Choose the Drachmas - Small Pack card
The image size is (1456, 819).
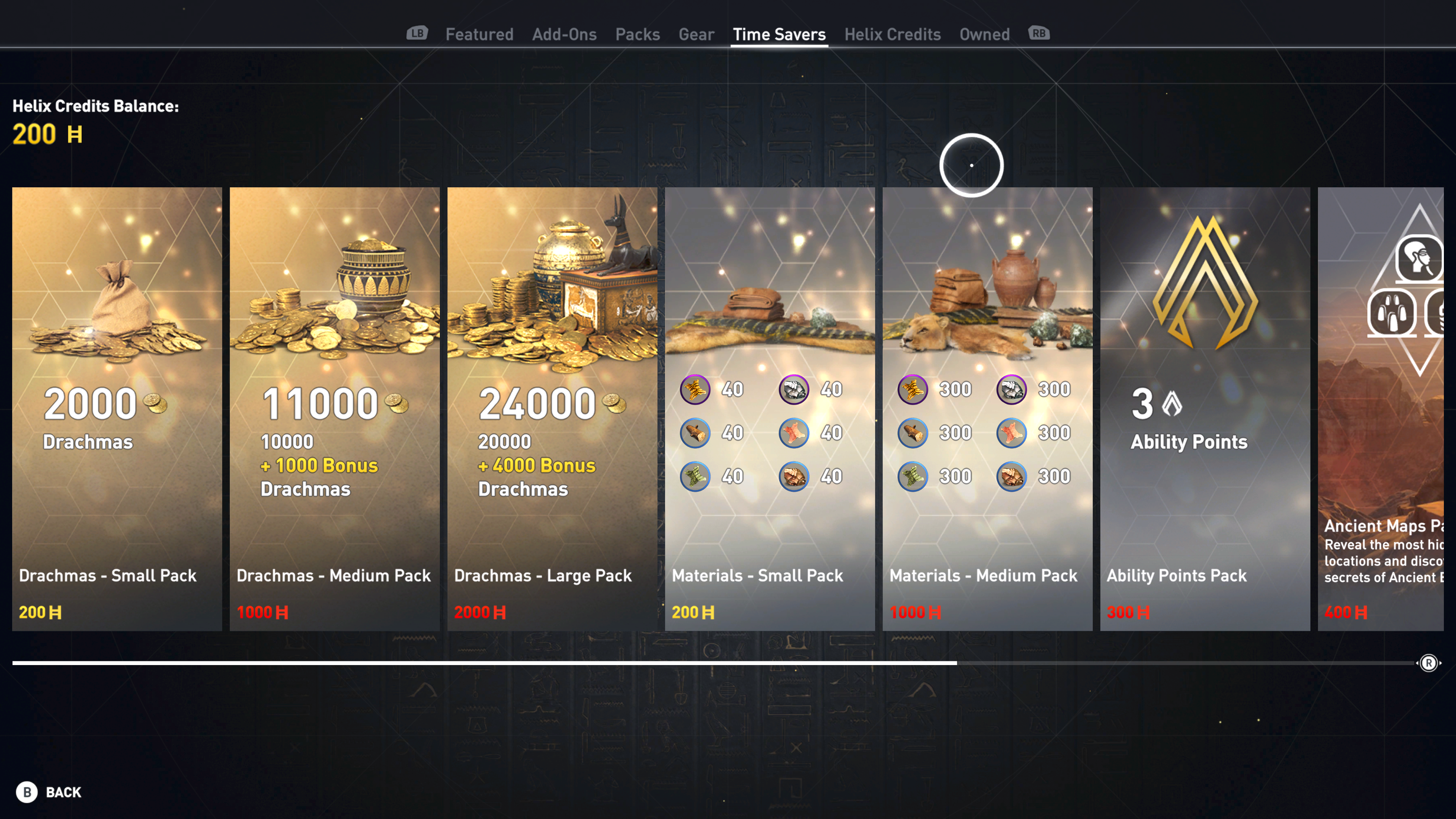[x=117, y=409]
